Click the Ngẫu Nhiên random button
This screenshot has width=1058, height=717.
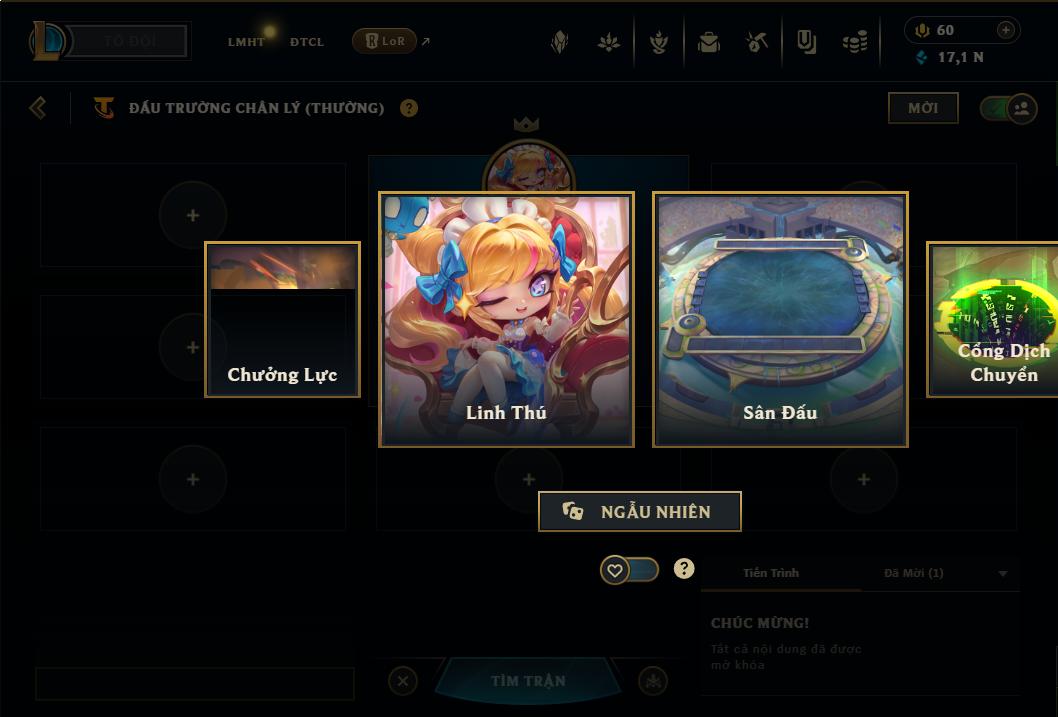640,511
